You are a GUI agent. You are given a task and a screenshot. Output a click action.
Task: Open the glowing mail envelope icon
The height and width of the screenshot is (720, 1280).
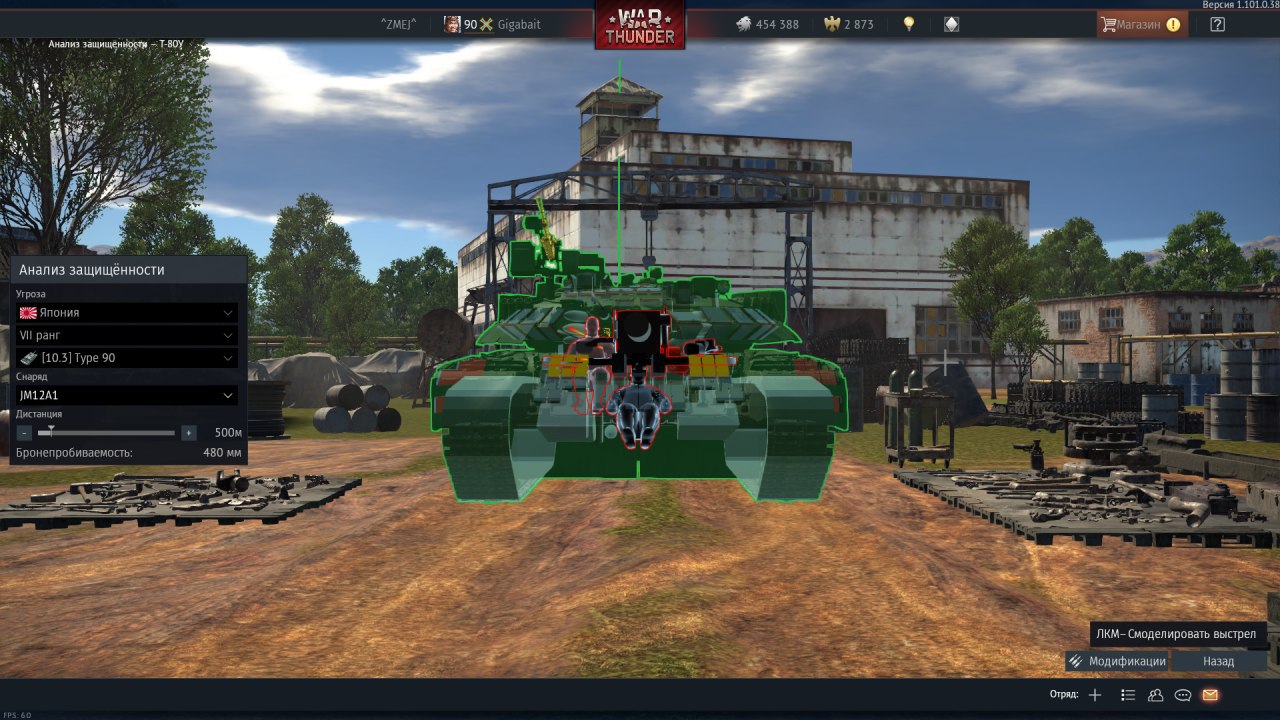[1210, 695]
